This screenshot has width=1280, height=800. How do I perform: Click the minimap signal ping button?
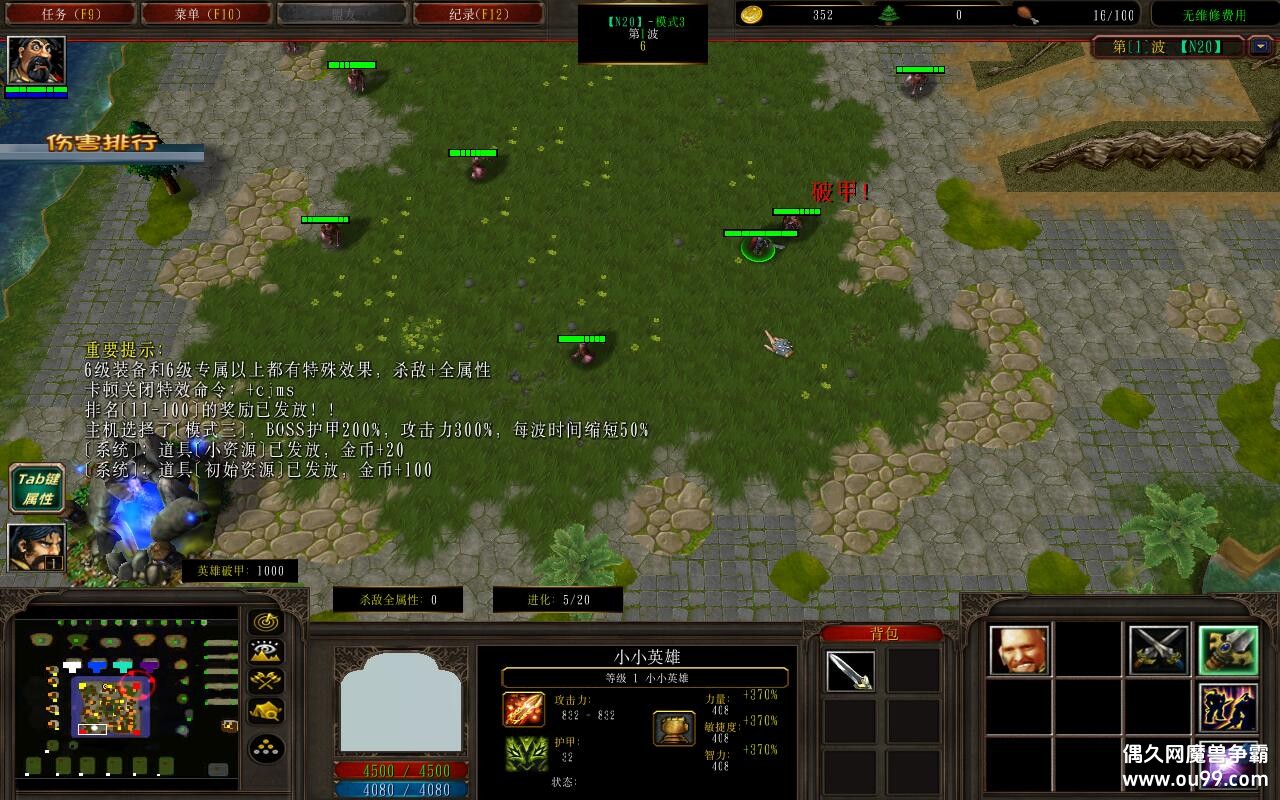[266, 622]
